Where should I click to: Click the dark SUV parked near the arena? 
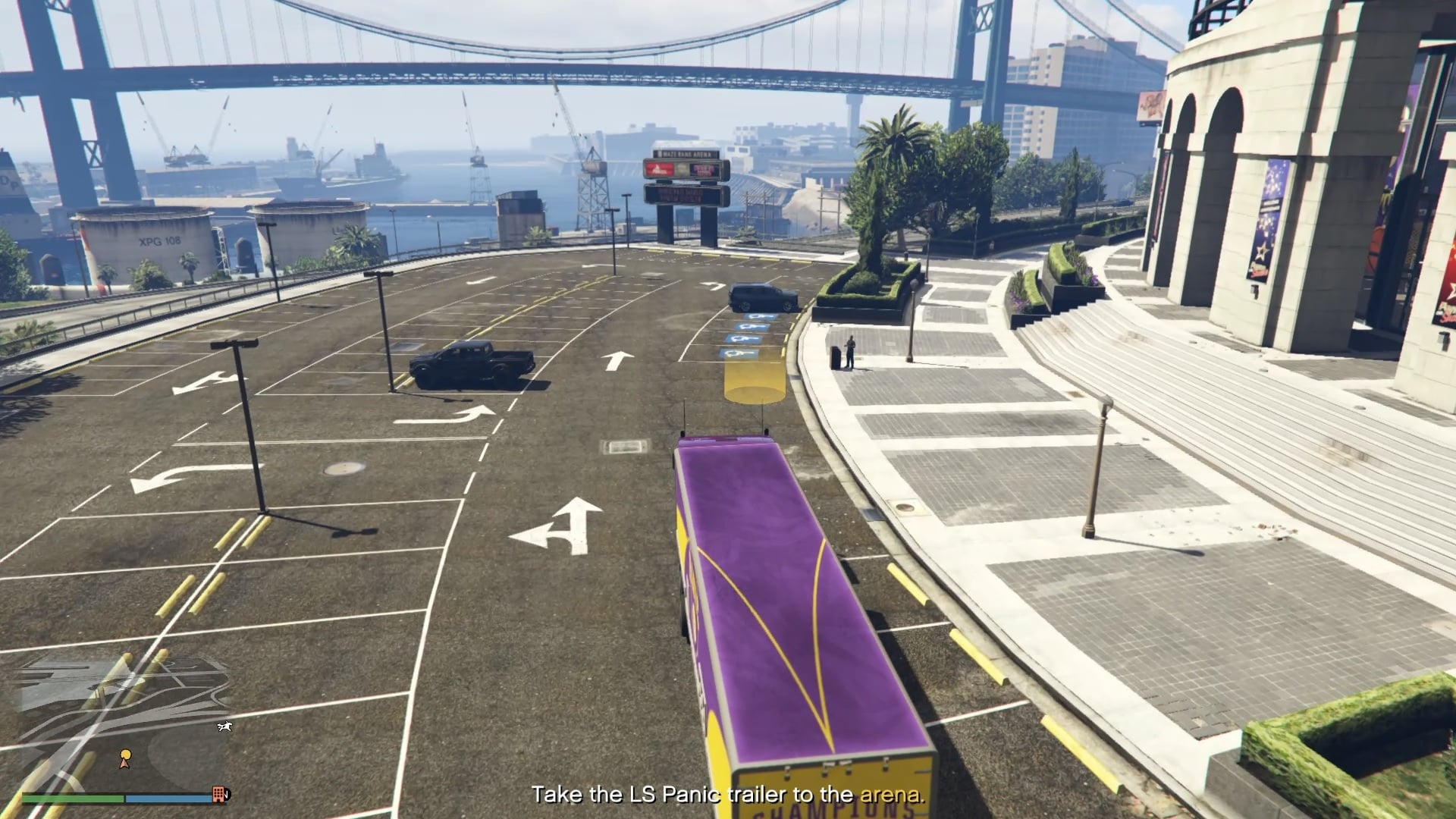(762, 297)
